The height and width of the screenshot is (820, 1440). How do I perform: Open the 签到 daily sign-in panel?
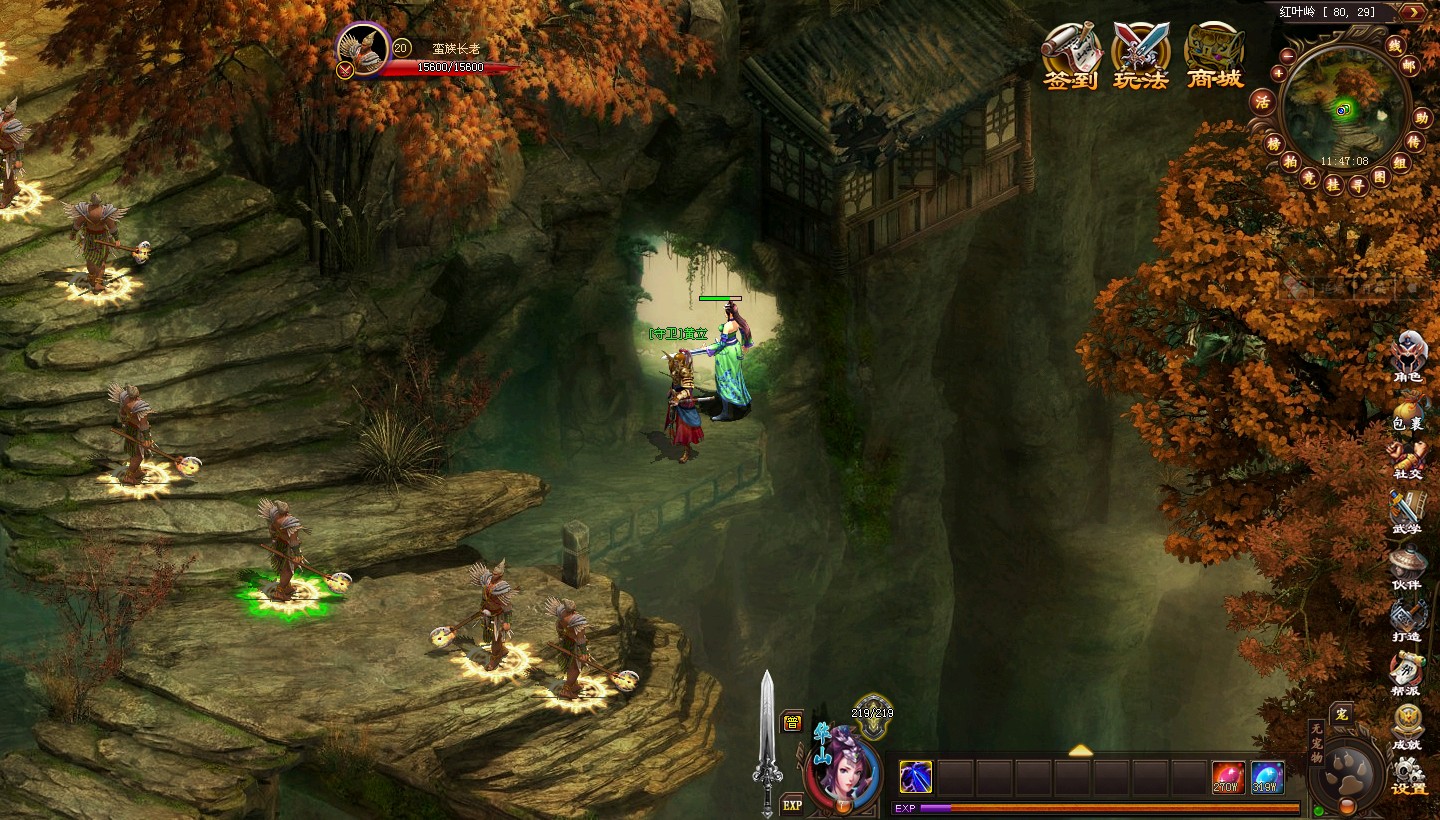[1071, 57]
